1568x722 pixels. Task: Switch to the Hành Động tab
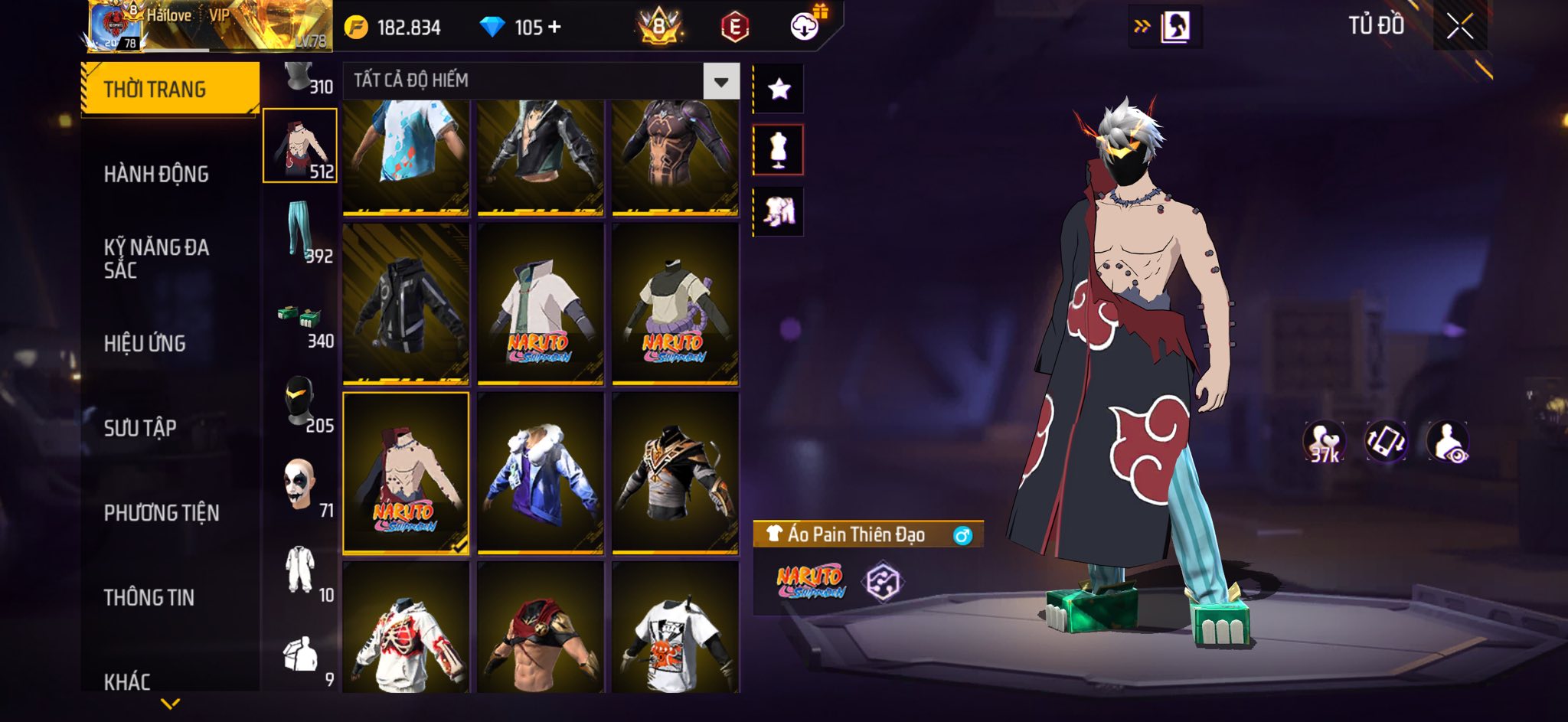(x=156, y=175)
